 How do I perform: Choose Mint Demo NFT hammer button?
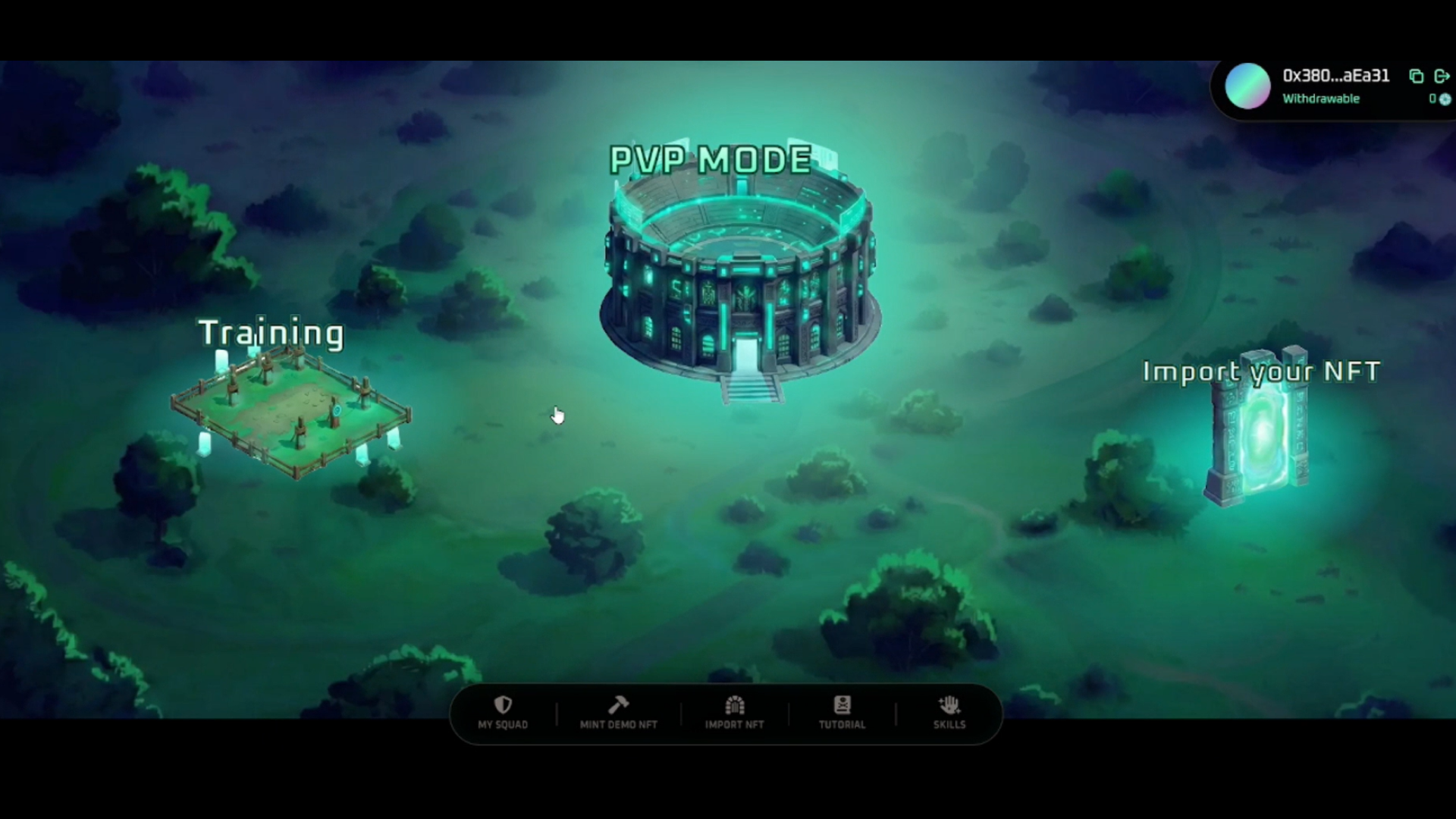click(x=618, y=713)
